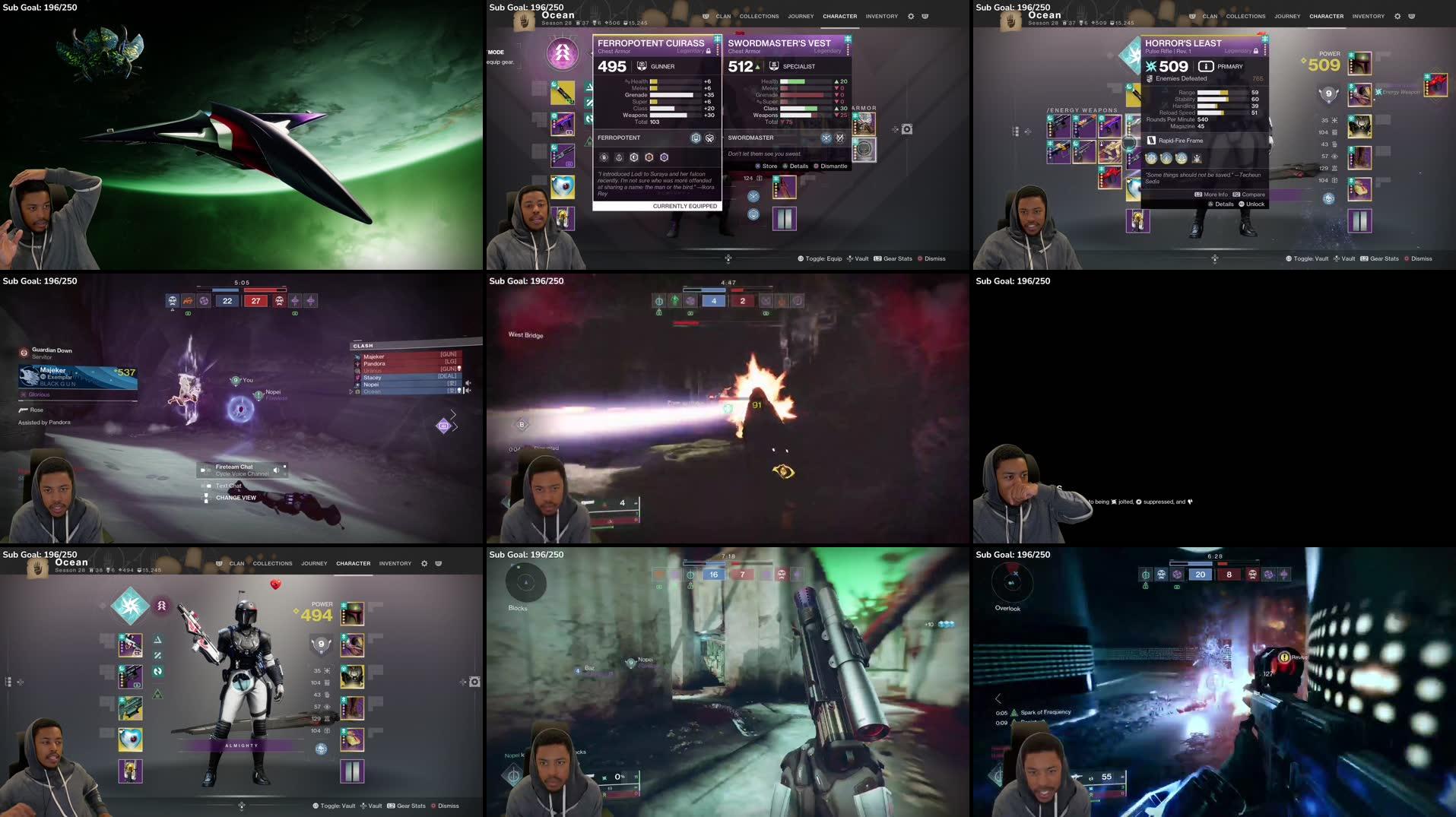This screenshot has height=817, width=1456.
Task: Click the camera icon beside the character model
Action: (x=474, y=682)
